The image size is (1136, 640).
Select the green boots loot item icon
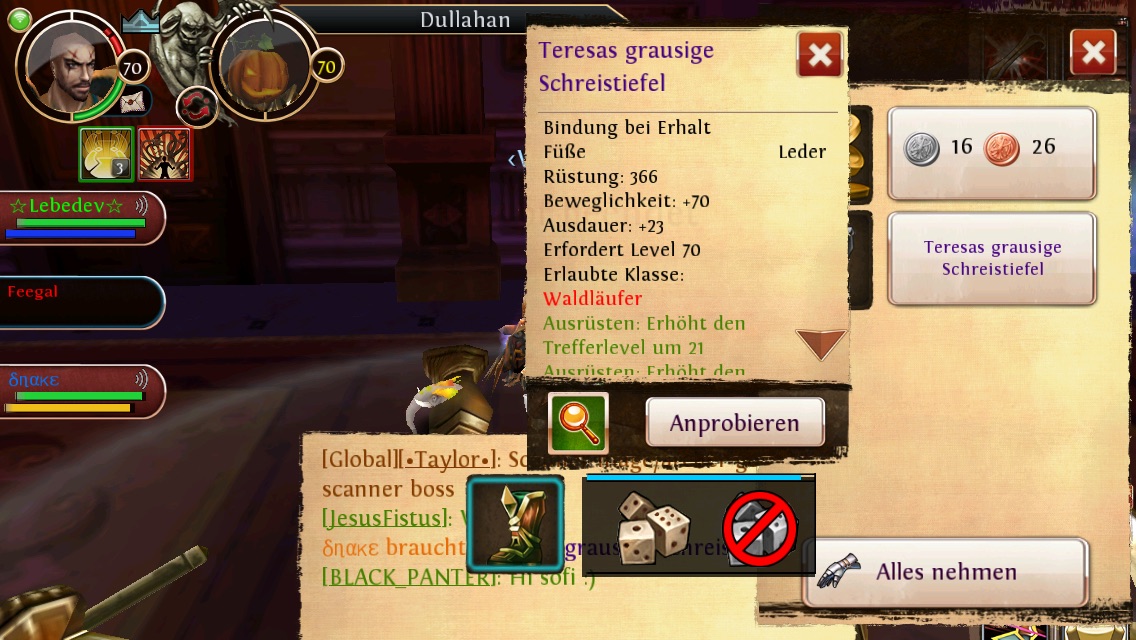[x=515, y=524]
